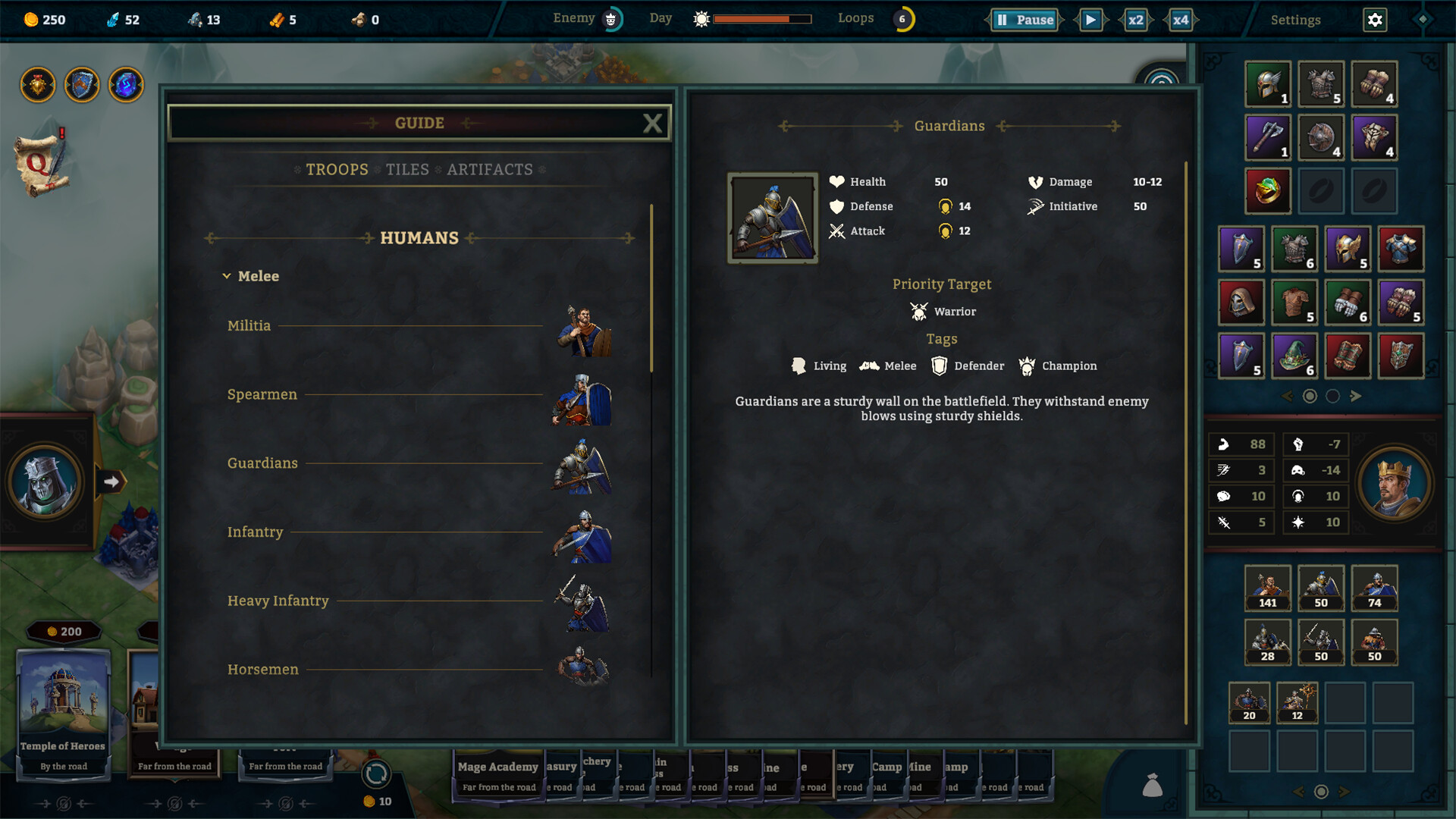
Task: Set game speed to x2
Action: 1135,20
